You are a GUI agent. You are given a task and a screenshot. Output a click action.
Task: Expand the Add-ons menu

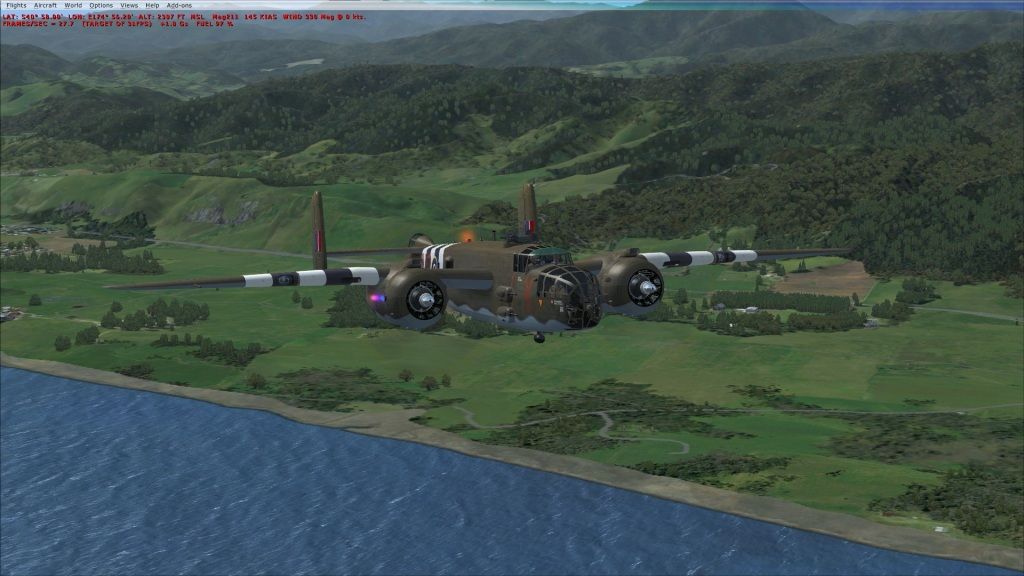[178, 5]
